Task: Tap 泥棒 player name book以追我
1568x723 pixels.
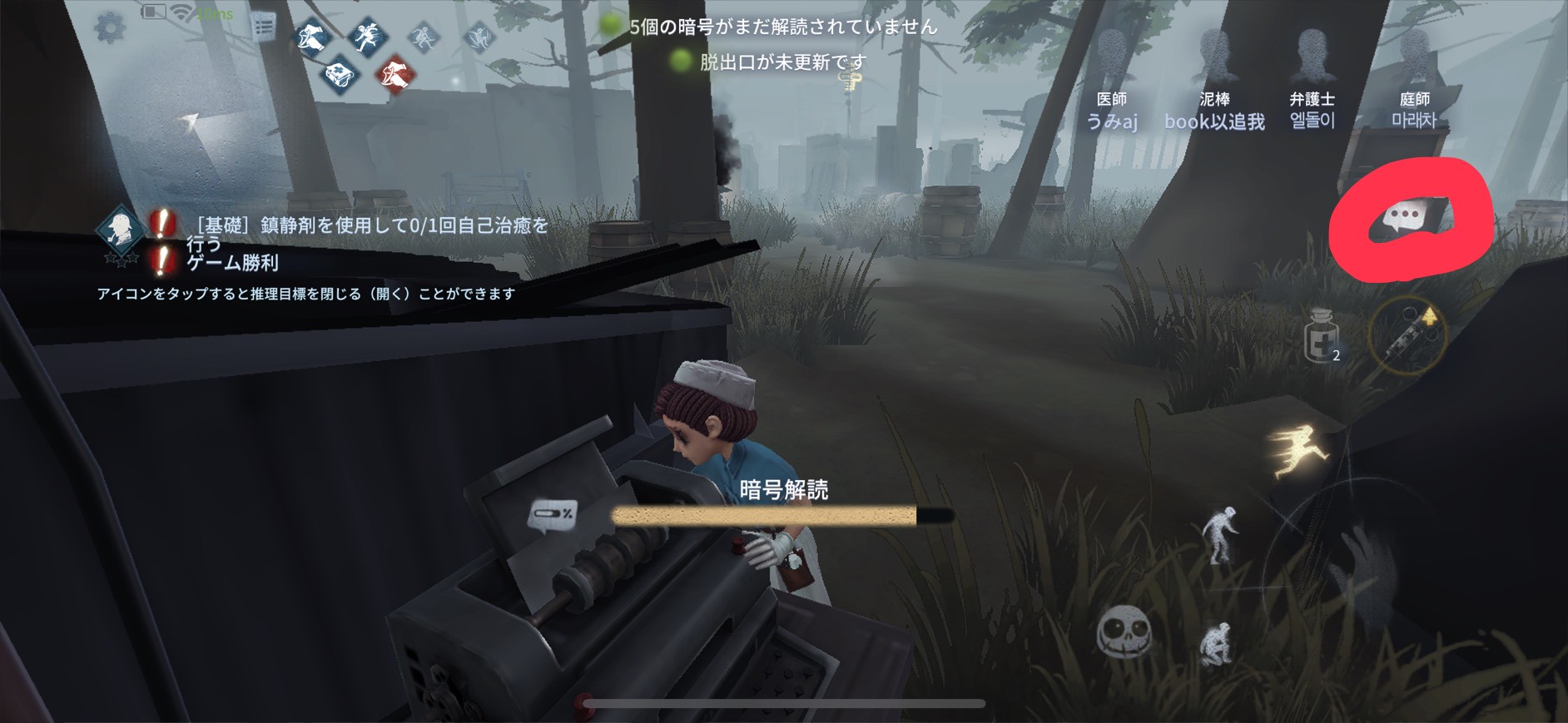Action: tap(1214, 121)
